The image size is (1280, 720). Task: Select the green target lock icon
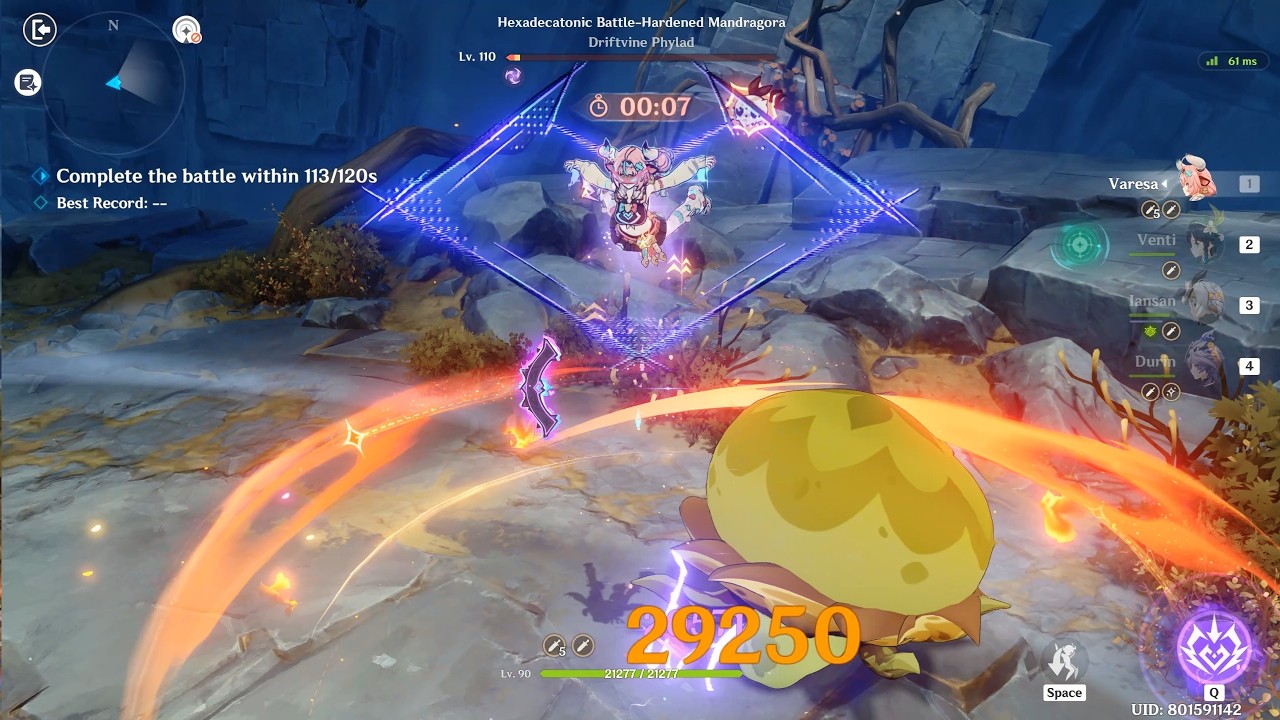(x=1080, y=245)
